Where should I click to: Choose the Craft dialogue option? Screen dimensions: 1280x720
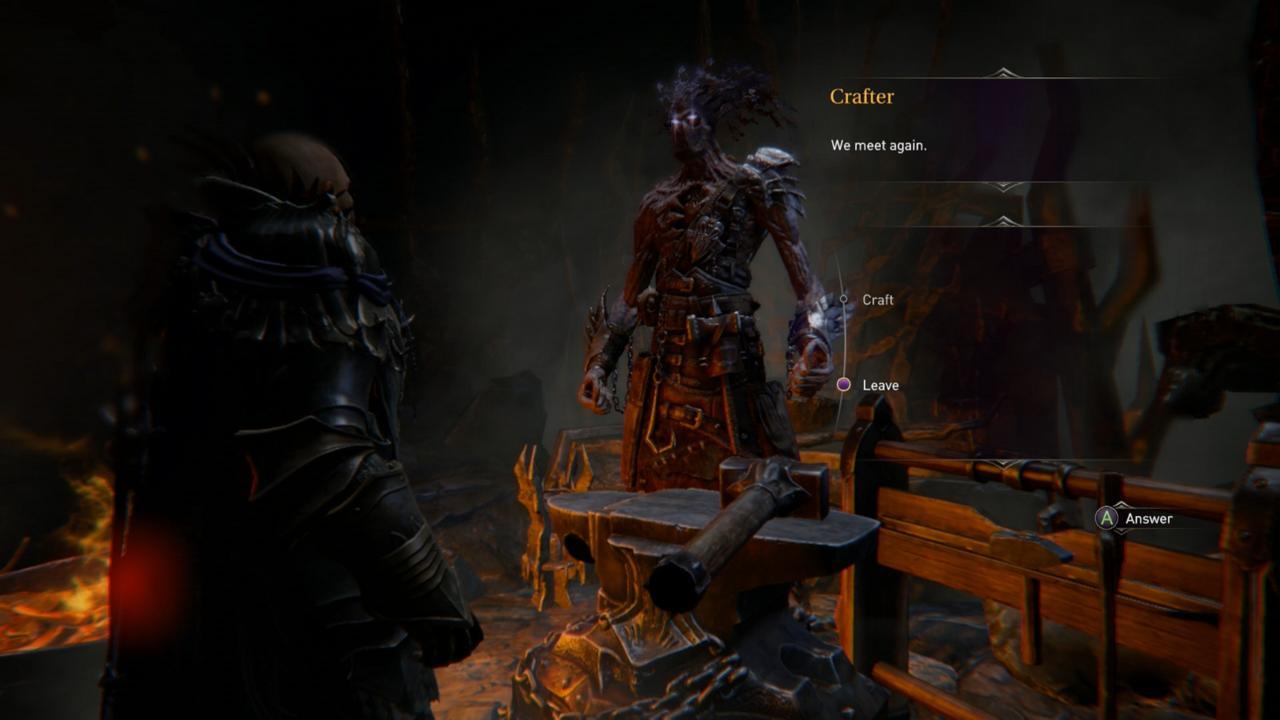877,300
